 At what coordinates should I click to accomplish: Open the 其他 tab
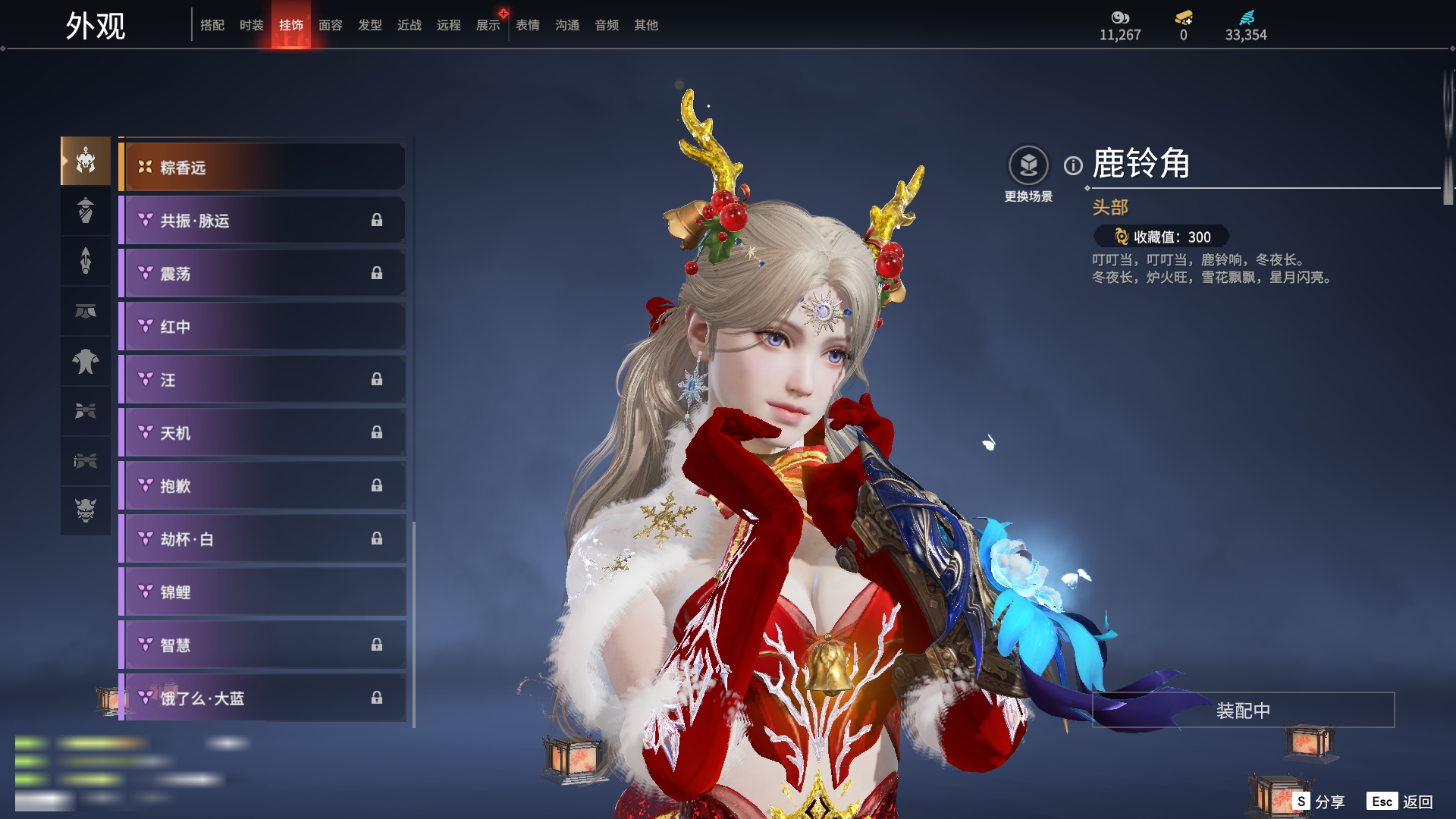tap(646, 25)
